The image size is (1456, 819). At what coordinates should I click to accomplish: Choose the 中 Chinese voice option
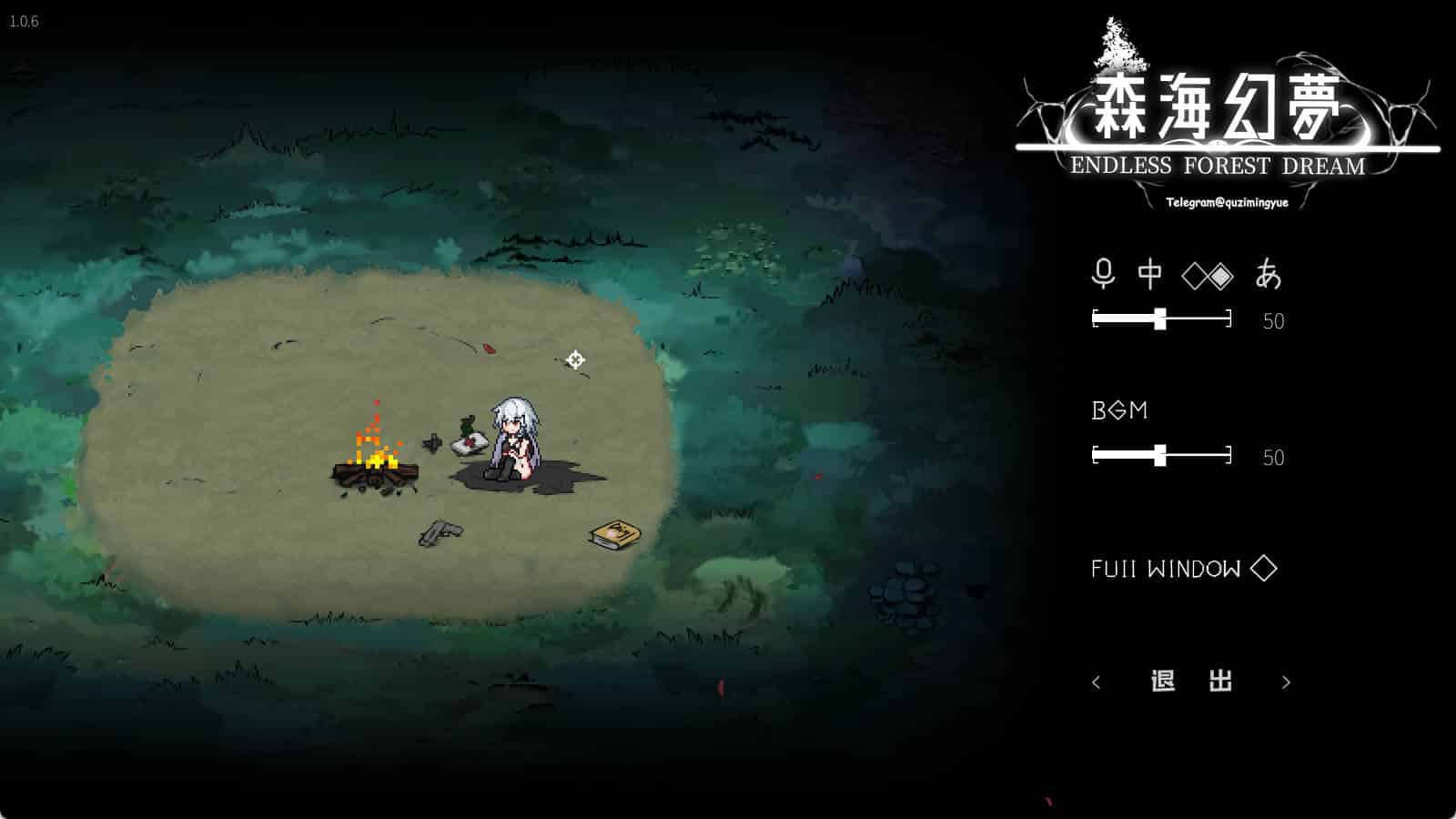[1150, 274]
